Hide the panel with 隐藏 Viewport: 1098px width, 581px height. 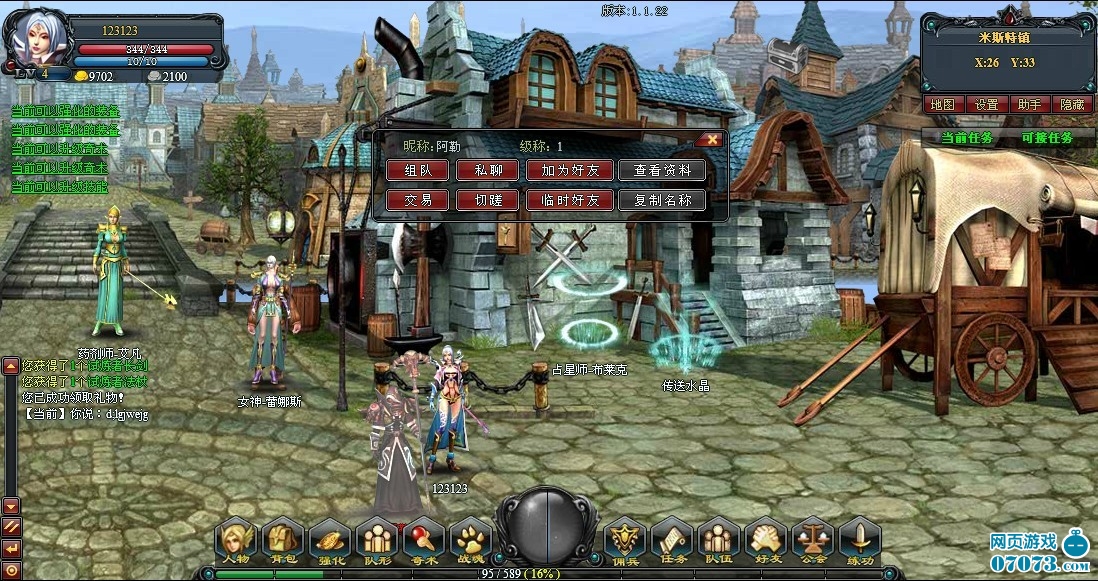[x=1072, y=104]
